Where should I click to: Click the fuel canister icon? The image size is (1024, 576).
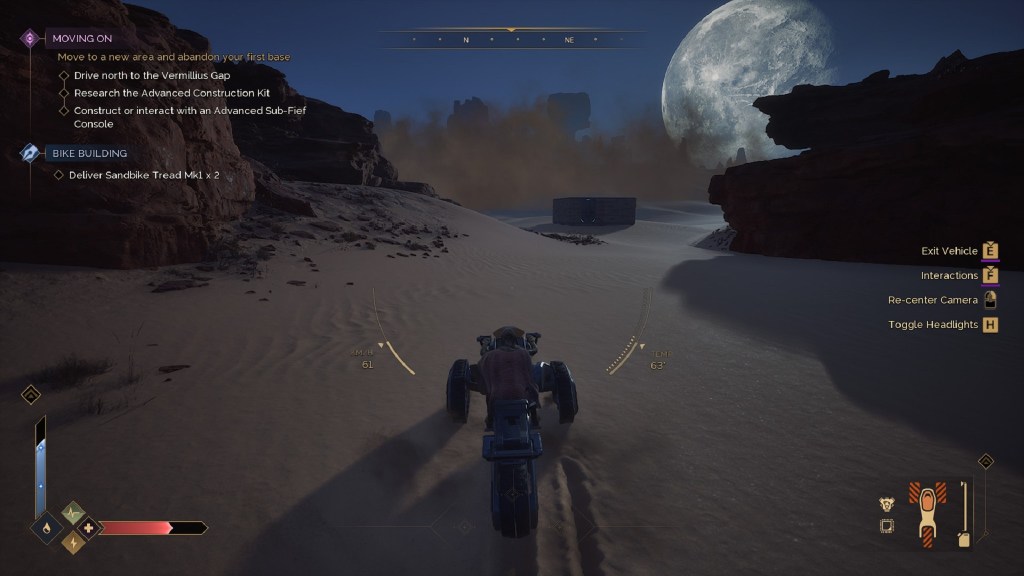(963, 540)
